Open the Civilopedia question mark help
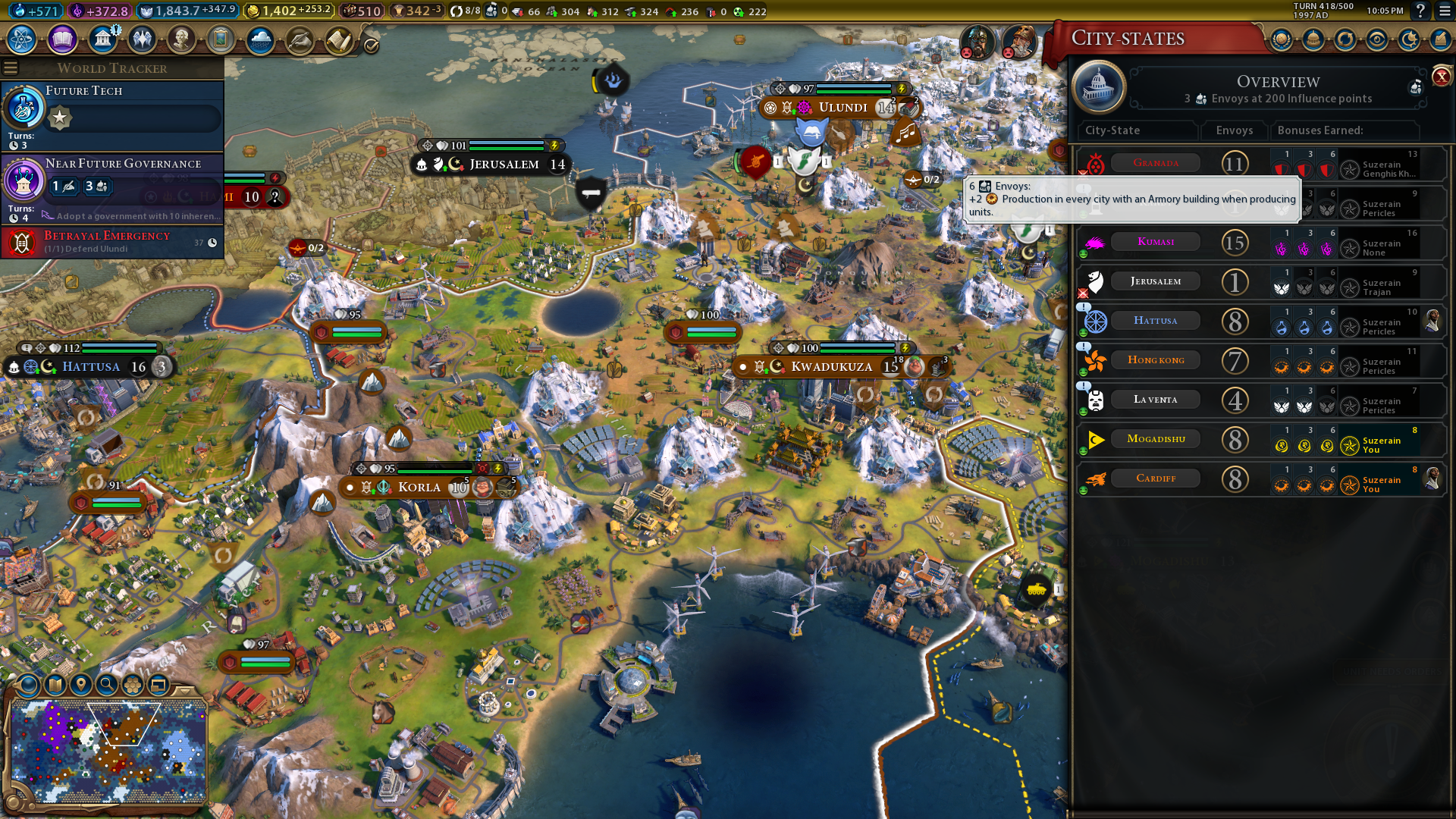 click(x=1420, y=11)
